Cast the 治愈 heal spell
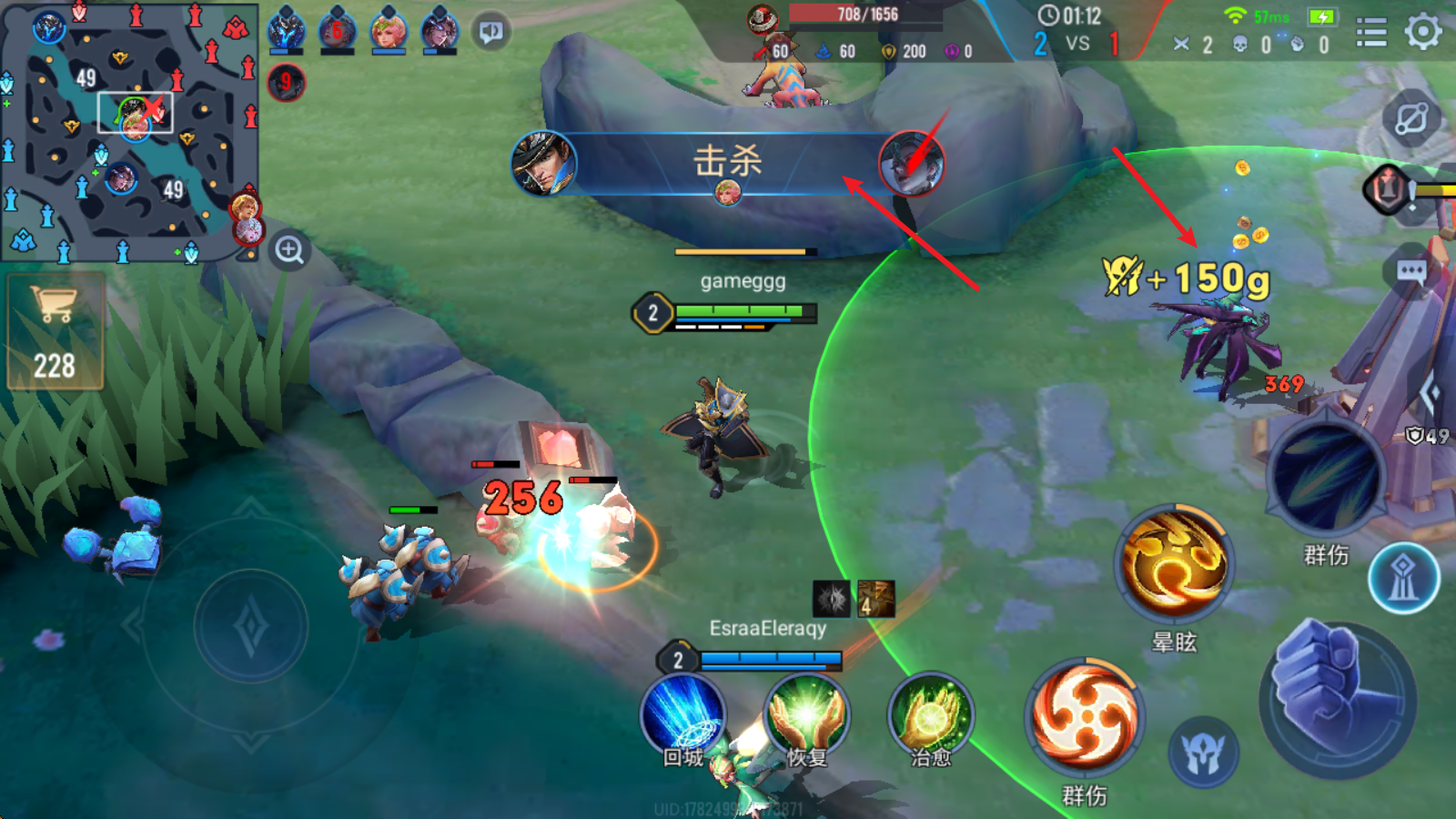Screen dimensions: 1456x819 [x=930, y=716]
